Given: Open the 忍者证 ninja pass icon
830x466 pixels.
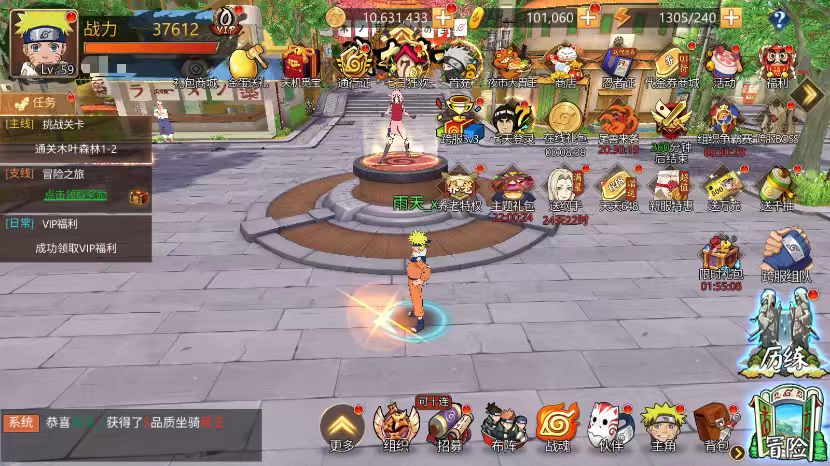Looking at the screenshot, I should 618,64.
